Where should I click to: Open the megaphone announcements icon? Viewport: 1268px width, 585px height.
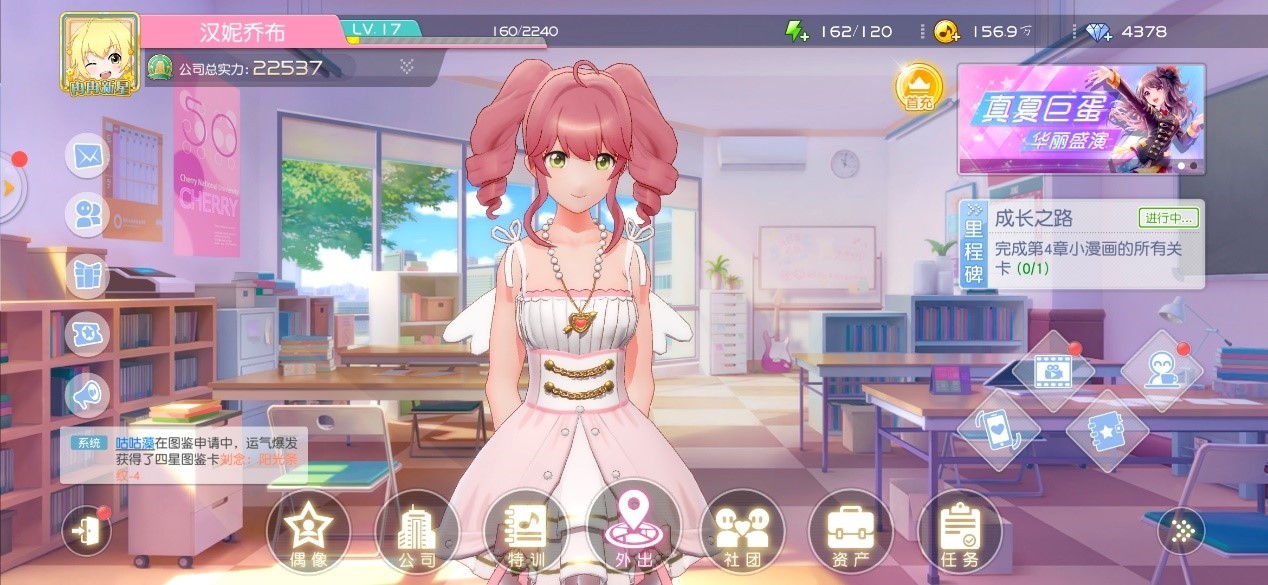click(x=88, y=393)
